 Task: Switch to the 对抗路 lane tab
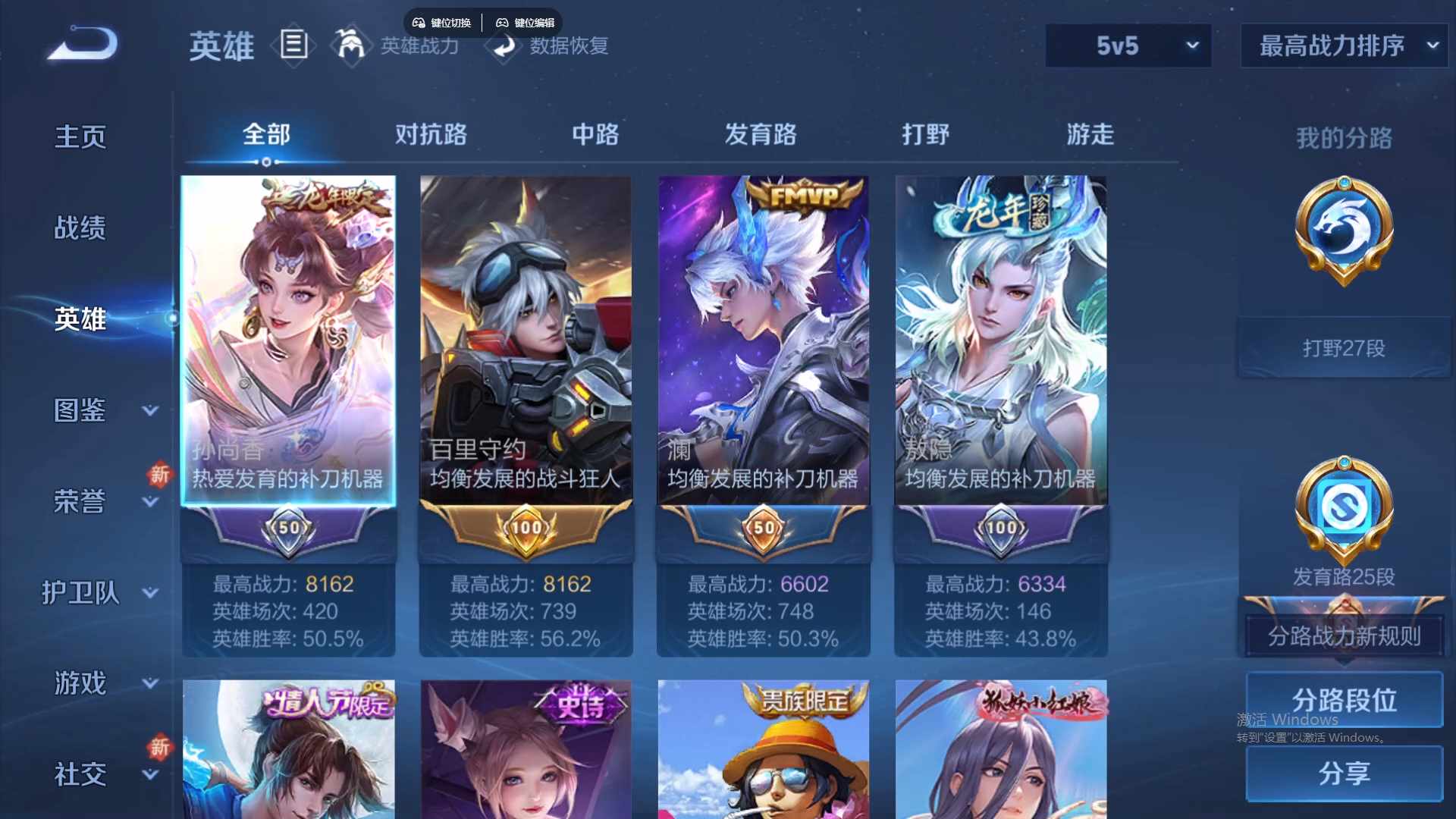(x=431, y=134)
